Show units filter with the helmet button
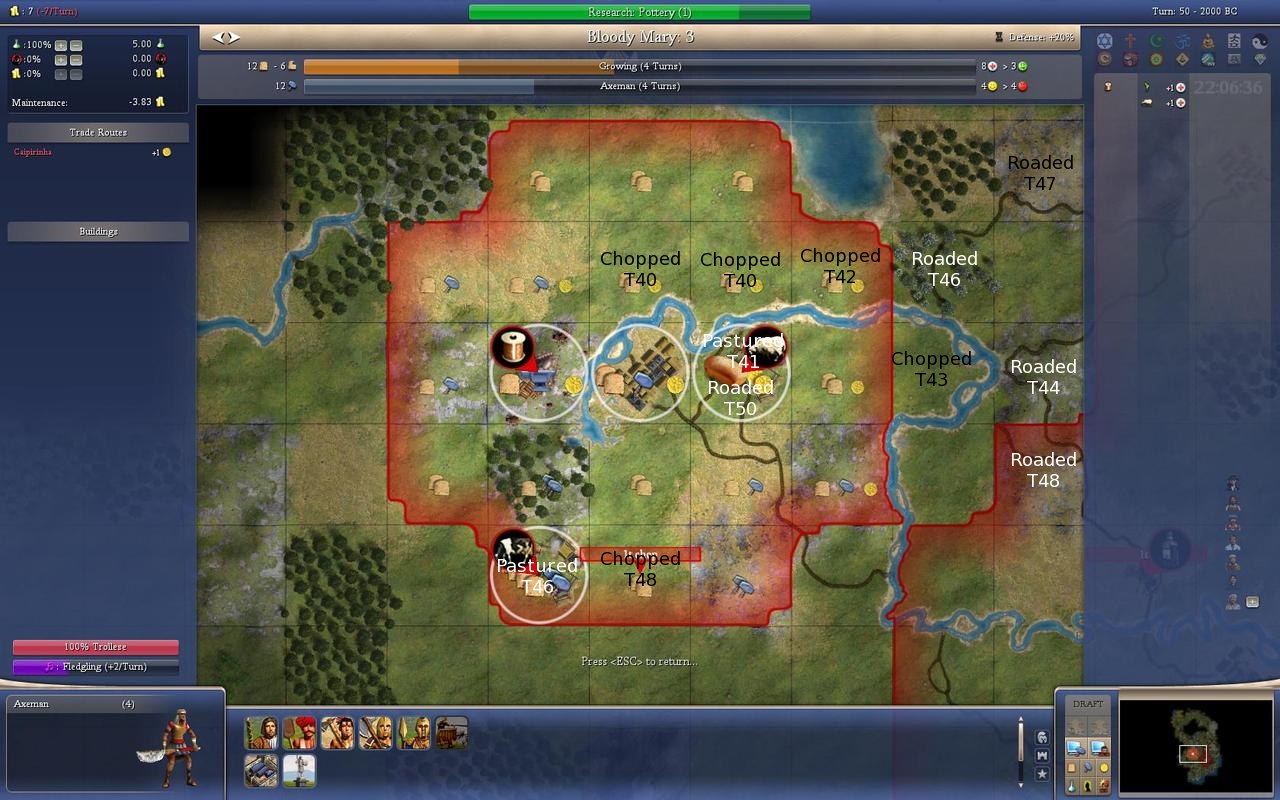The height and width of the screenshot is (800, 1280). (x=1042, y=737)
